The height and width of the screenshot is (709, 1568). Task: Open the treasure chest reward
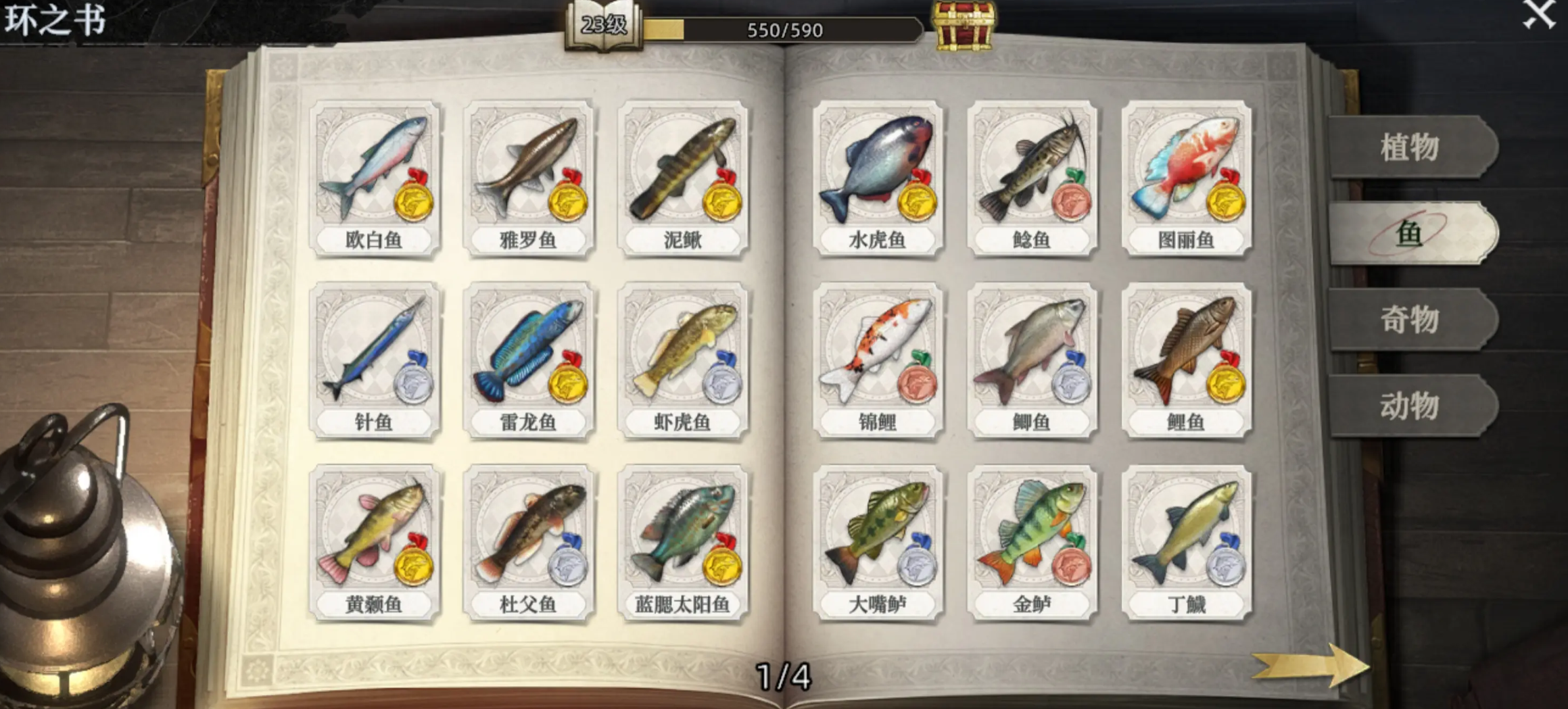point(964,26)
